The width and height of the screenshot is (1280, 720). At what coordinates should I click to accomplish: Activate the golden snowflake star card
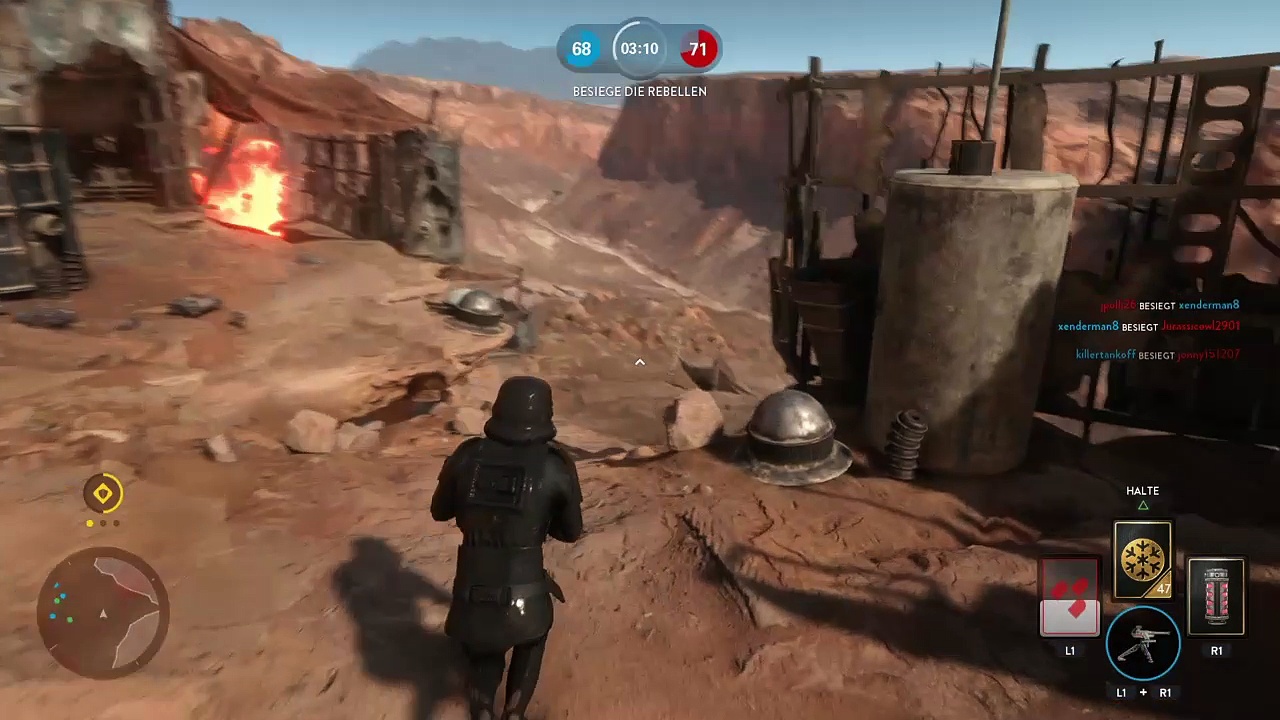(x=1142, y=559)
